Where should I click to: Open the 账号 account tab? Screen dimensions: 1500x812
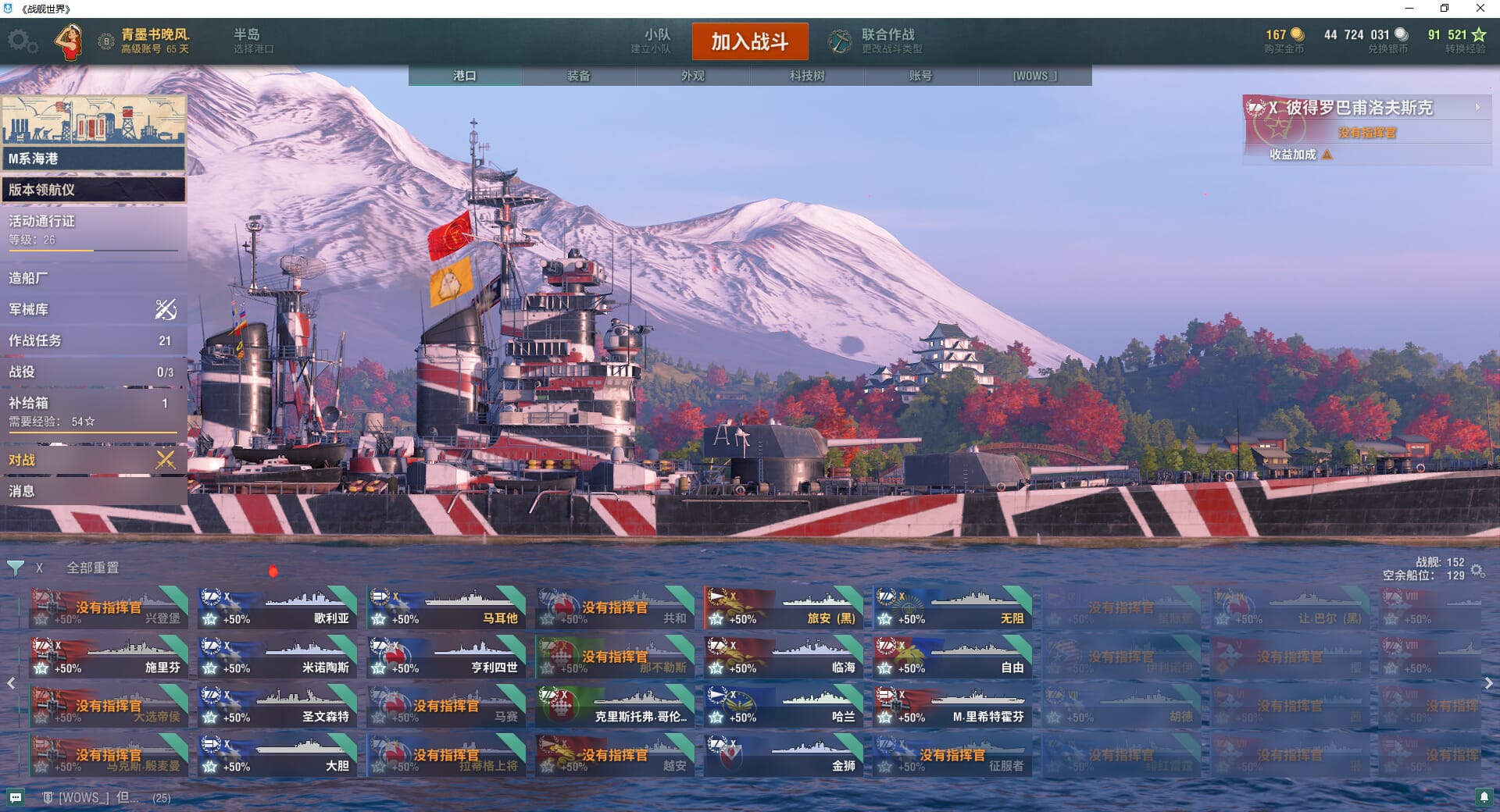[920, 76]
